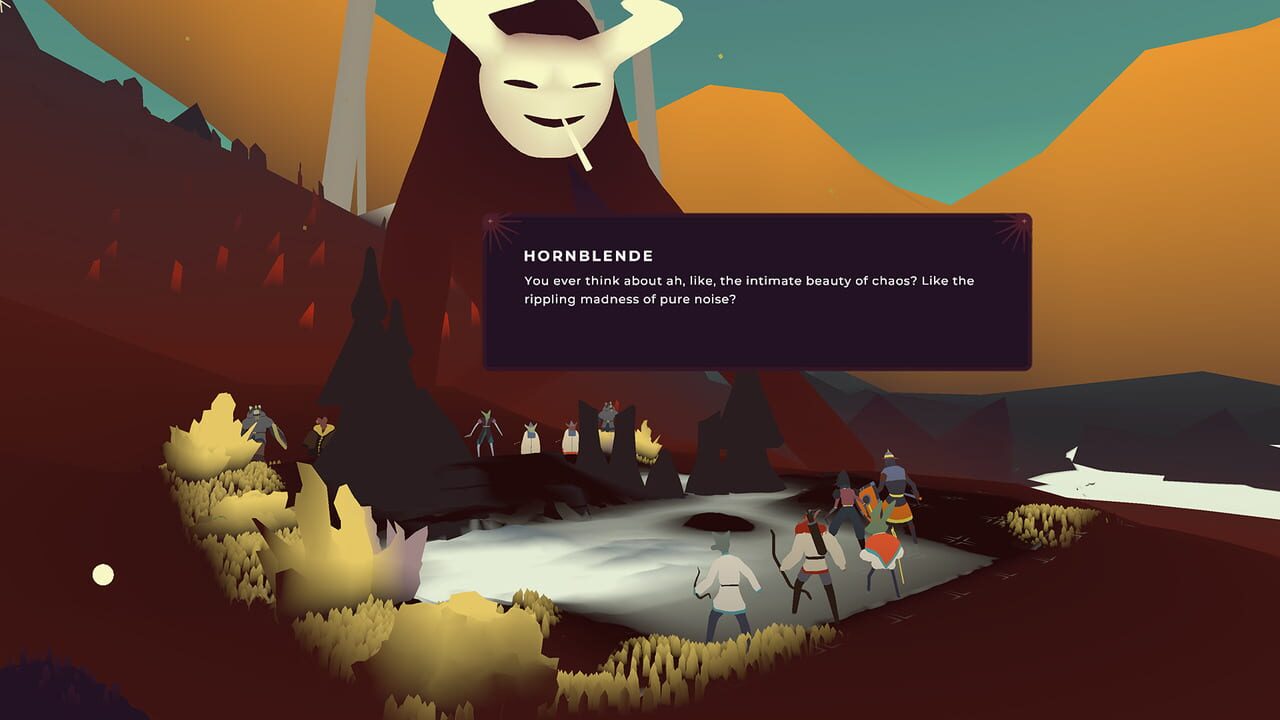Select the horned figure atop the rock pillar

coord(608,415)
